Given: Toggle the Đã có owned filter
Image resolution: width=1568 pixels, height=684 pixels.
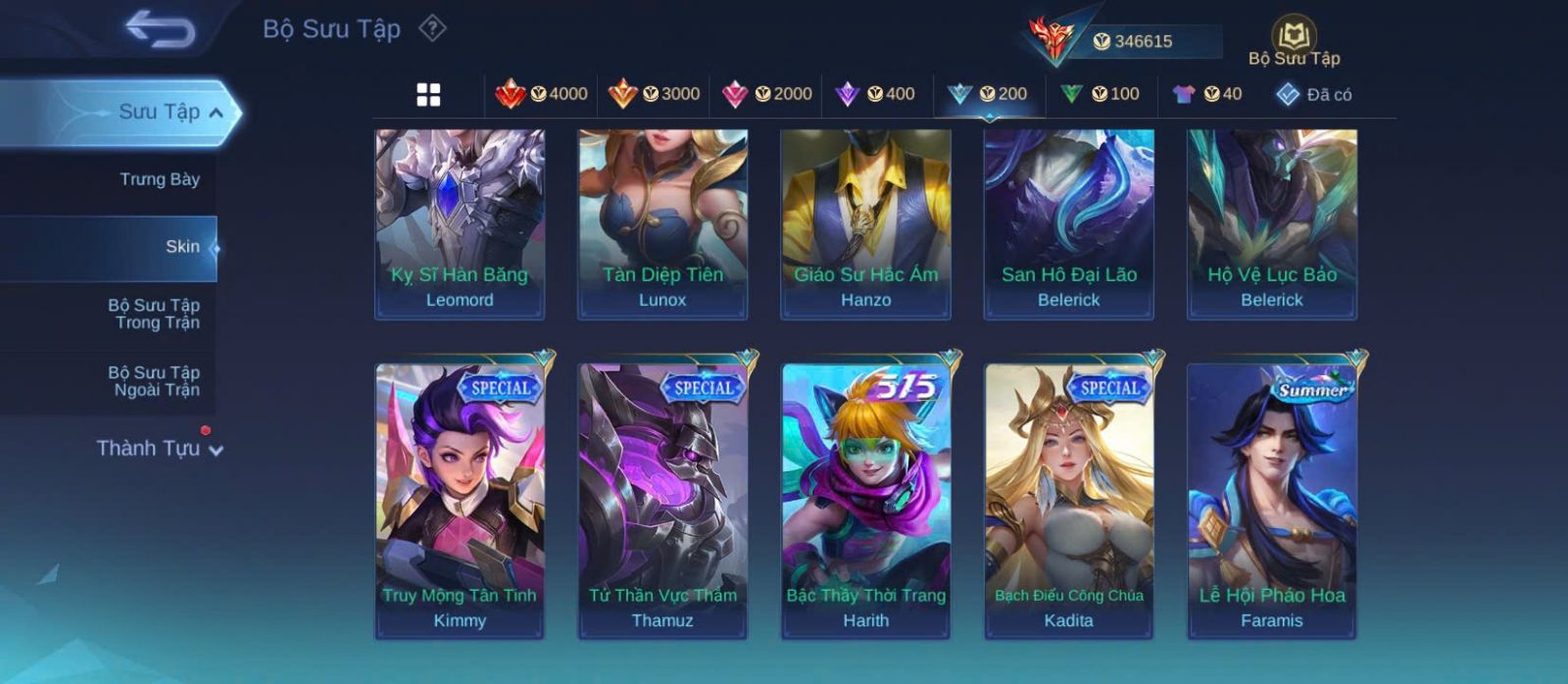Looking at the screenshot, I should tap(1314, 95).
